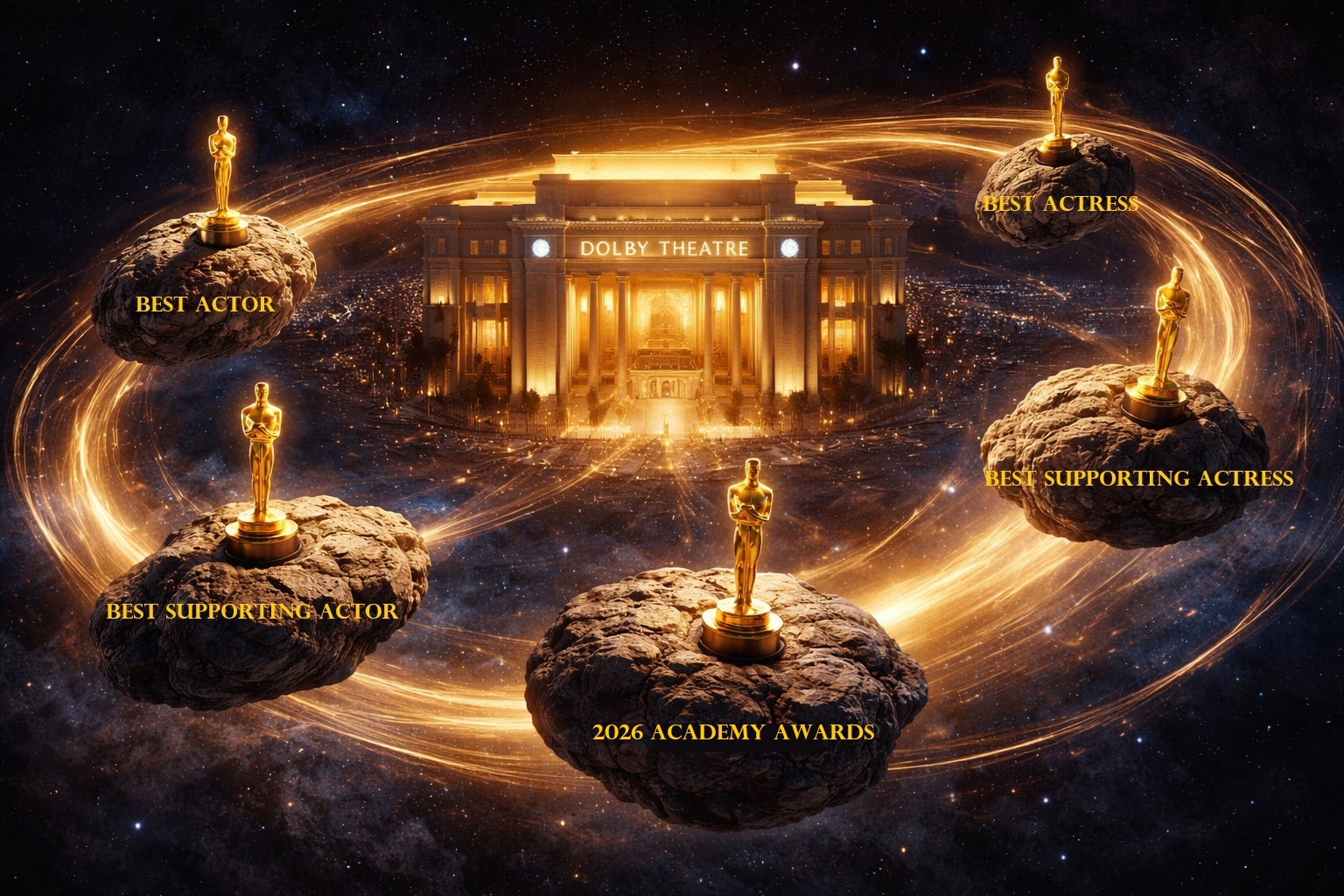Screen dimensions: 1344x896
Task: Choose the Best Actress category
Action: tap(1060, 203)
